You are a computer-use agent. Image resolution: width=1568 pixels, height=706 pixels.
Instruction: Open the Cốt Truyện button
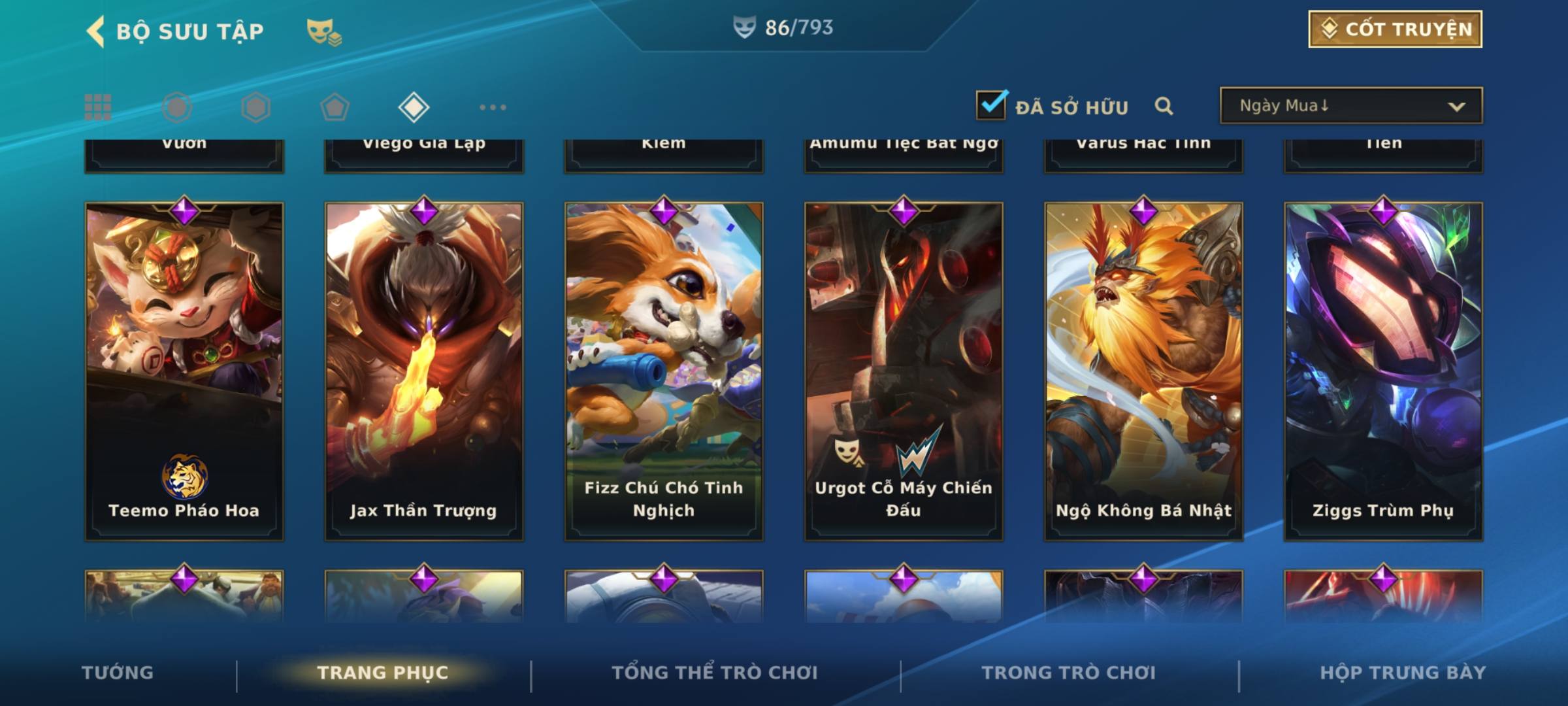(x=1395, y=29)
